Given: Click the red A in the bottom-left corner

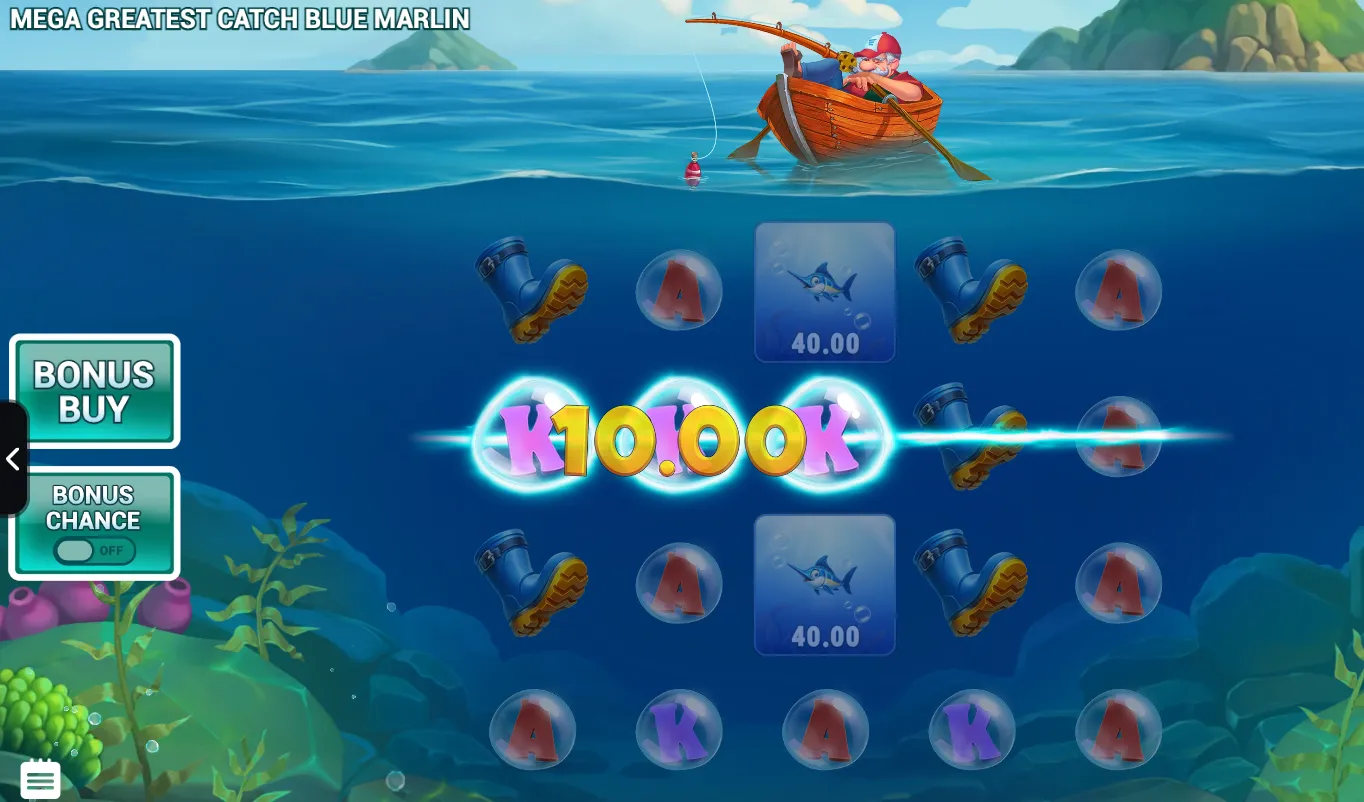Looking at the screenshot, I should point(533,730).
